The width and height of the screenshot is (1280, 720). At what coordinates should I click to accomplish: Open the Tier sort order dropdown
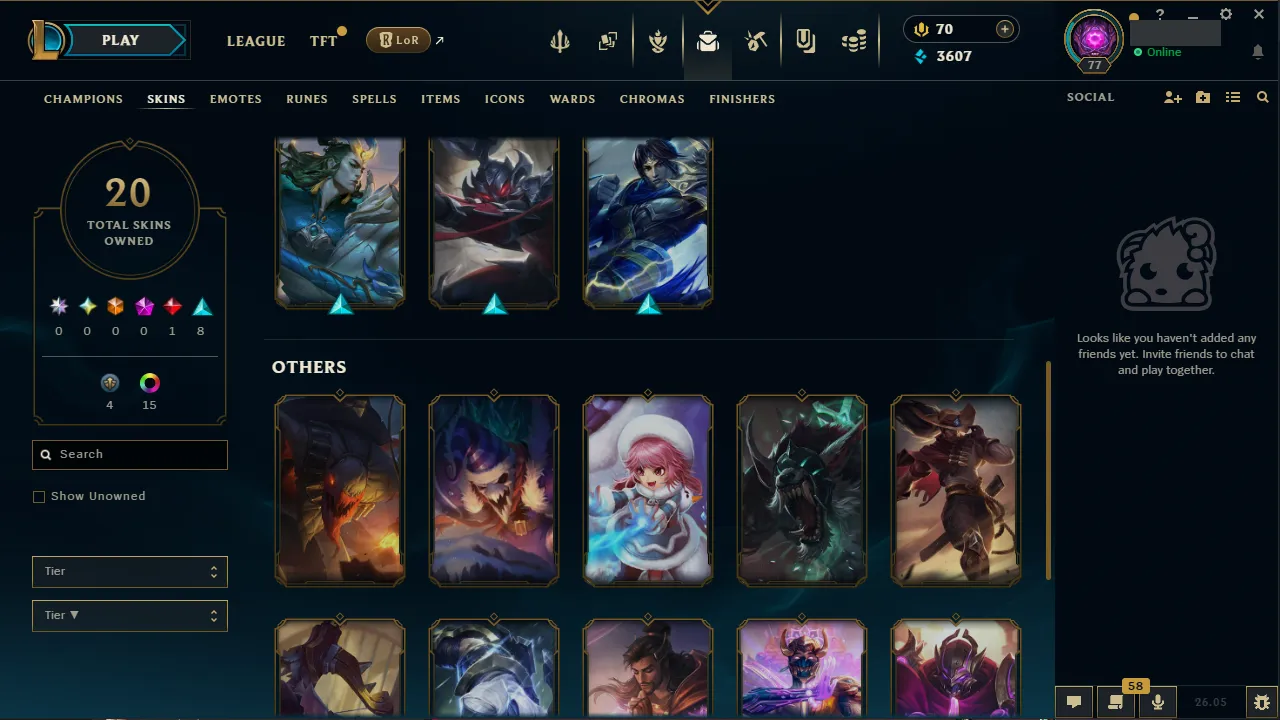(129, 615)
